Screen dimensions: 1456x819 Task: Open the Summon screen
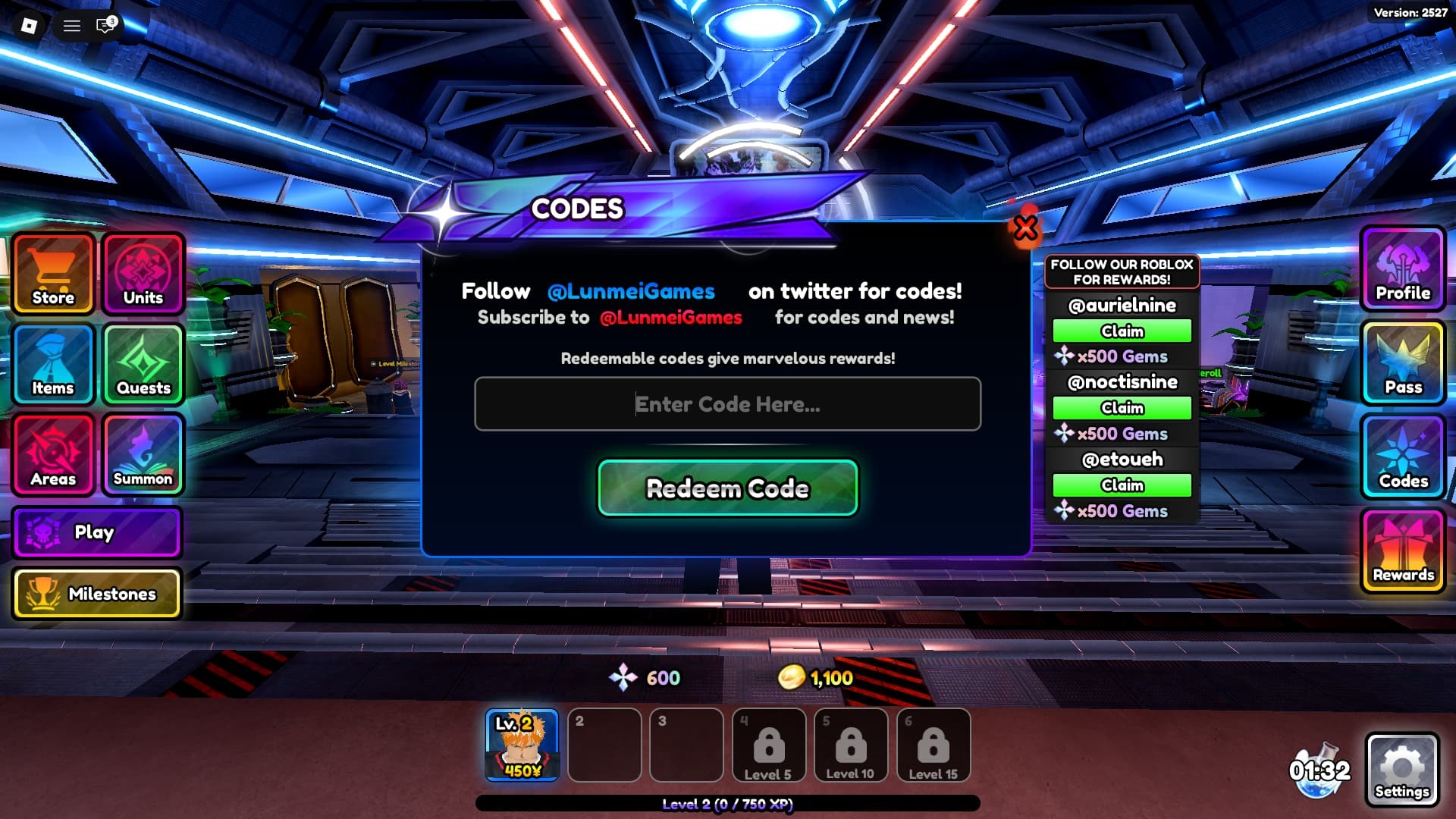tap(143, 456)
